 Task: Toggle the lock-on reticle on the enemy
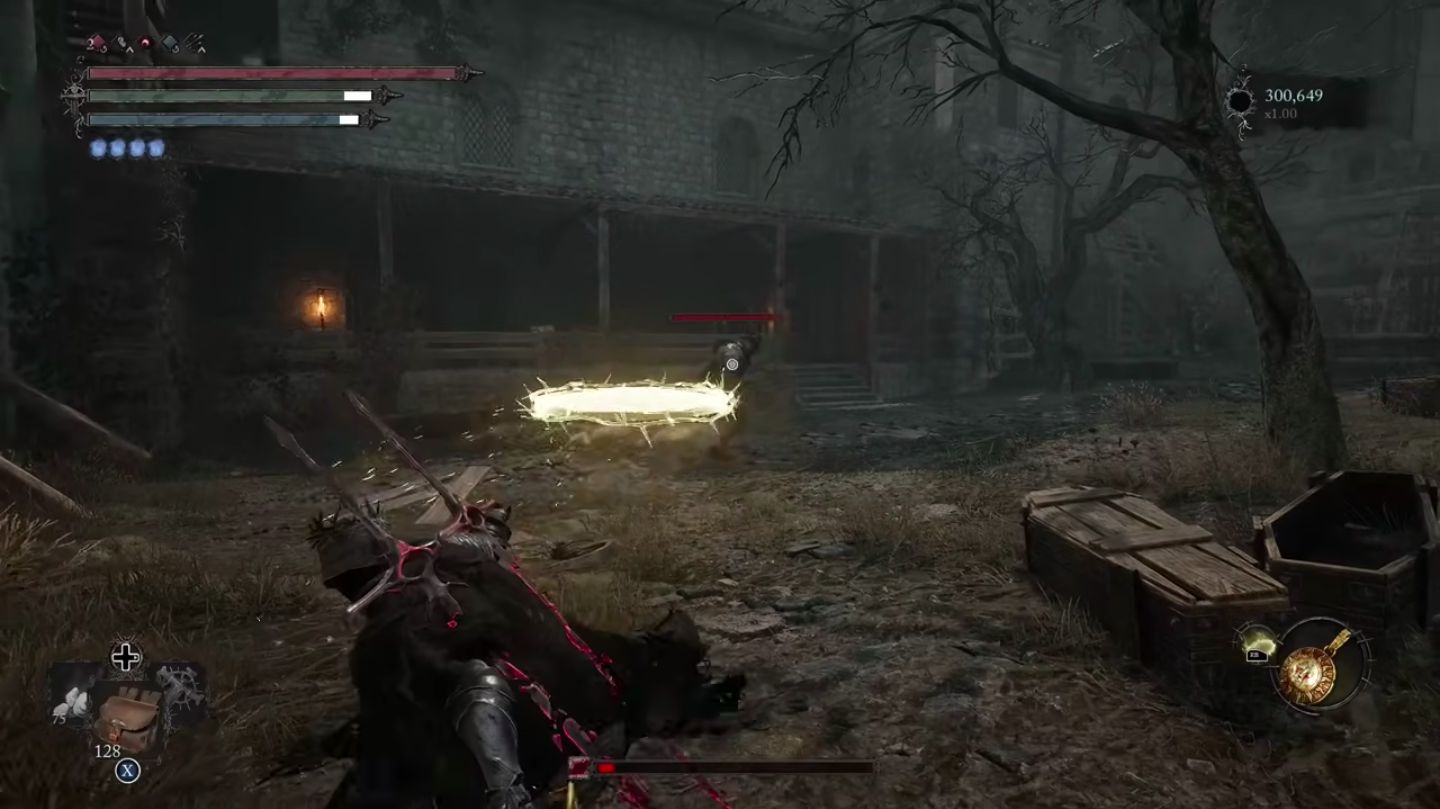732,365
